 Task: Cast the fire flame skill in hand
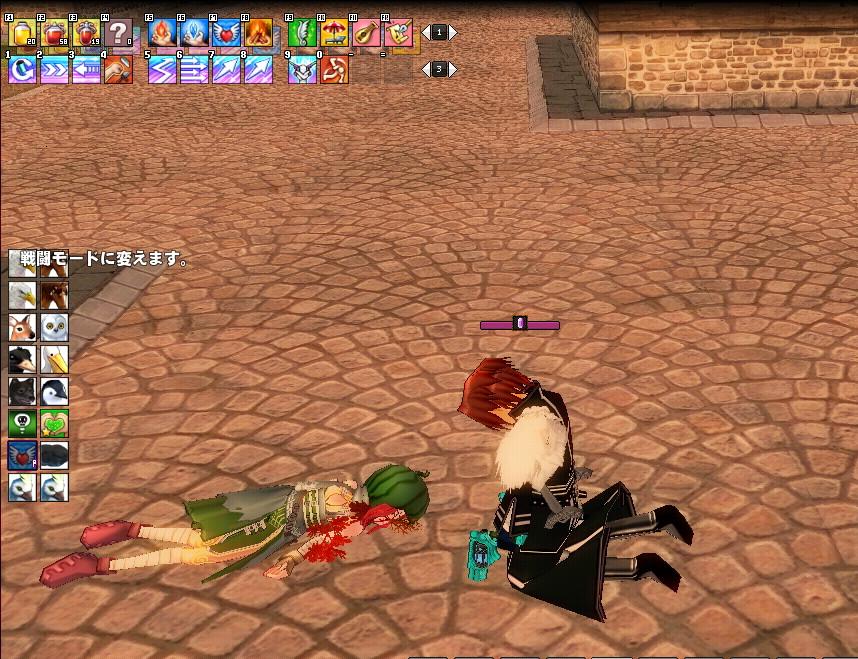[162, 34]
